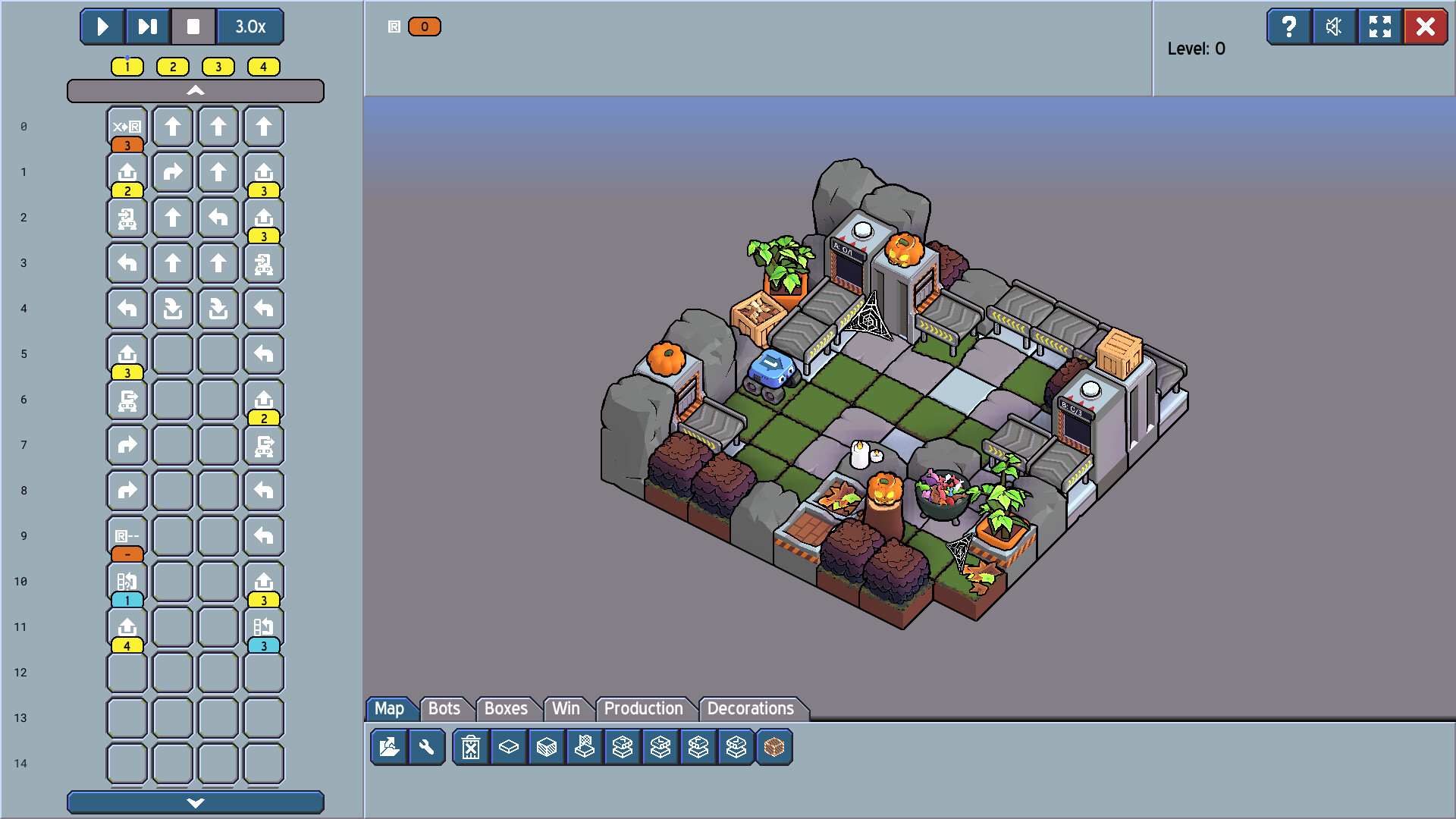
Task: Open the Production tab
Action: tap(643, 708)
